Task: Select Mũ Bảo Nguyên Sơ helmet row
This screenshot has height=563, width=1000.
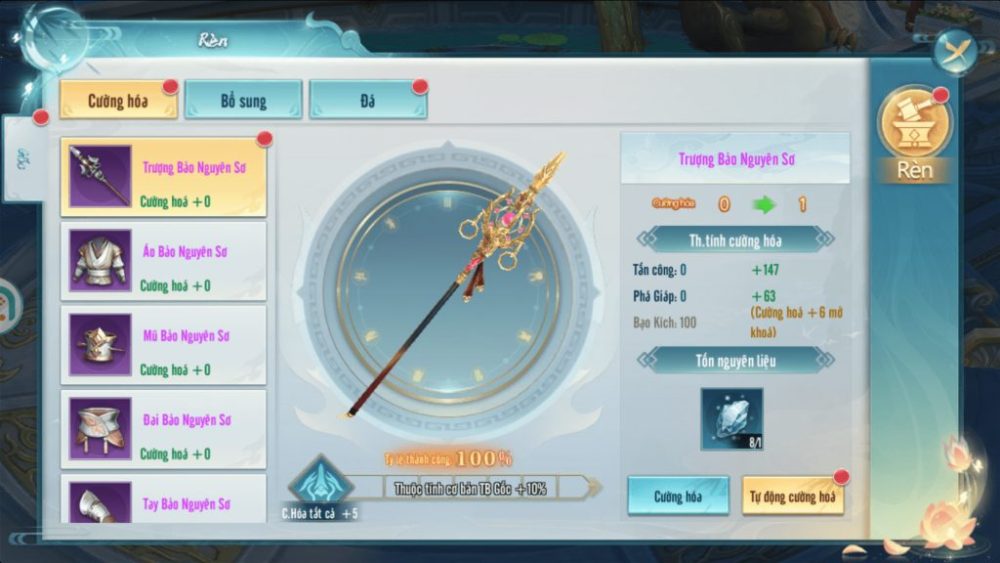Action: [164, 345]
